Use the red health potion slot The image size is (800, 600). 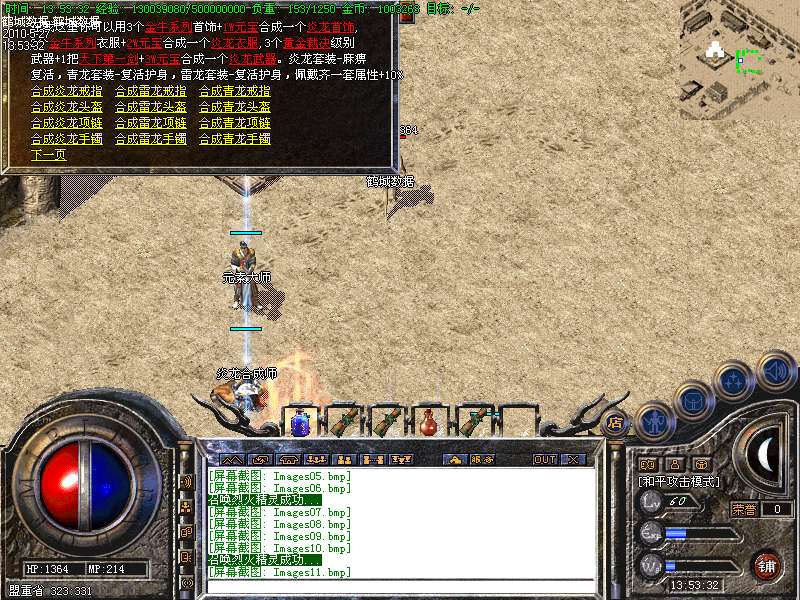pos(429,423)
